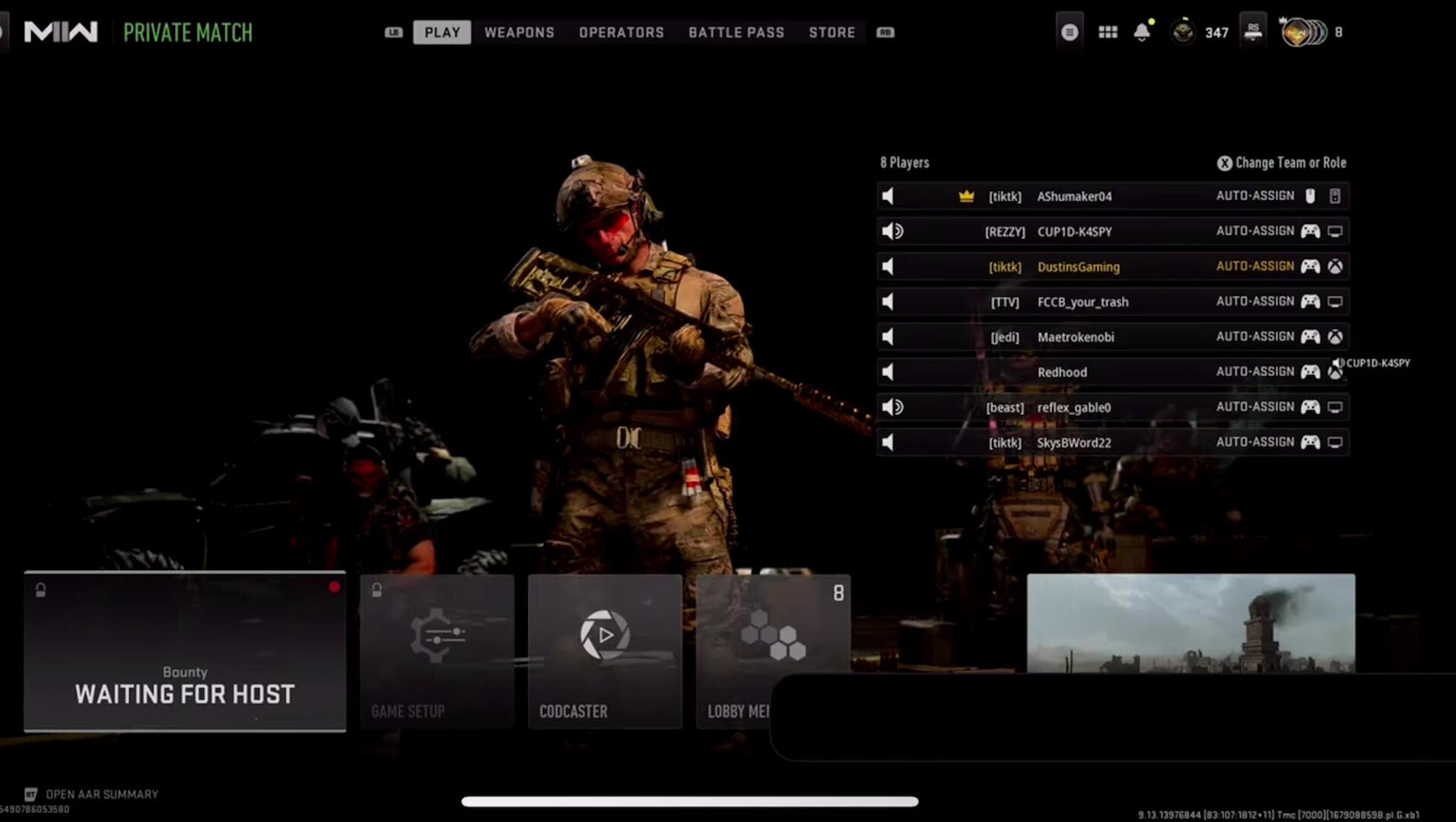Mute Maetrokenobi using the speaker icon
Screen dimensions: 1456x822
pos(888,337)
